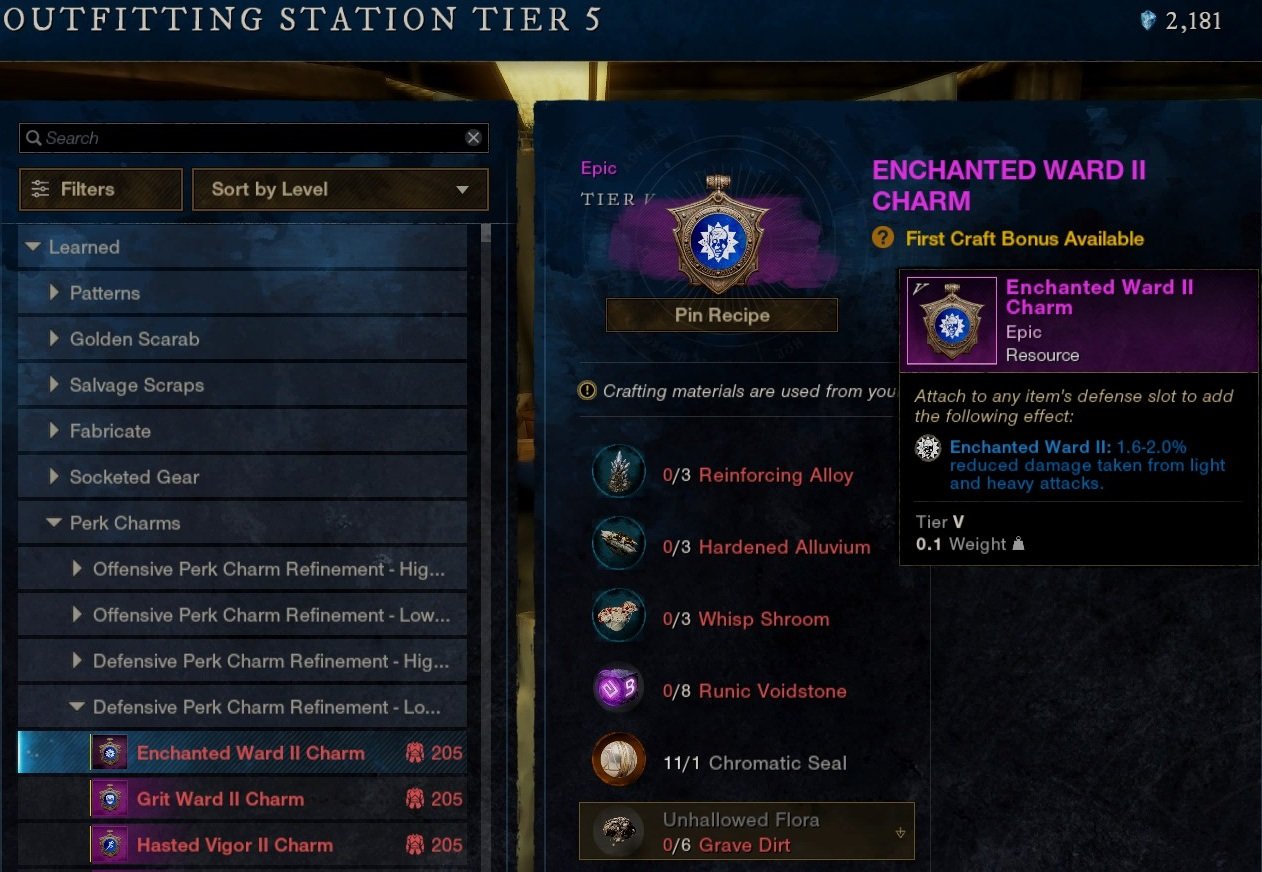Pin the Enchanted Ward II Charm recipe
The height and width of the screenshot is (872, 1262).
pos(721,315)
